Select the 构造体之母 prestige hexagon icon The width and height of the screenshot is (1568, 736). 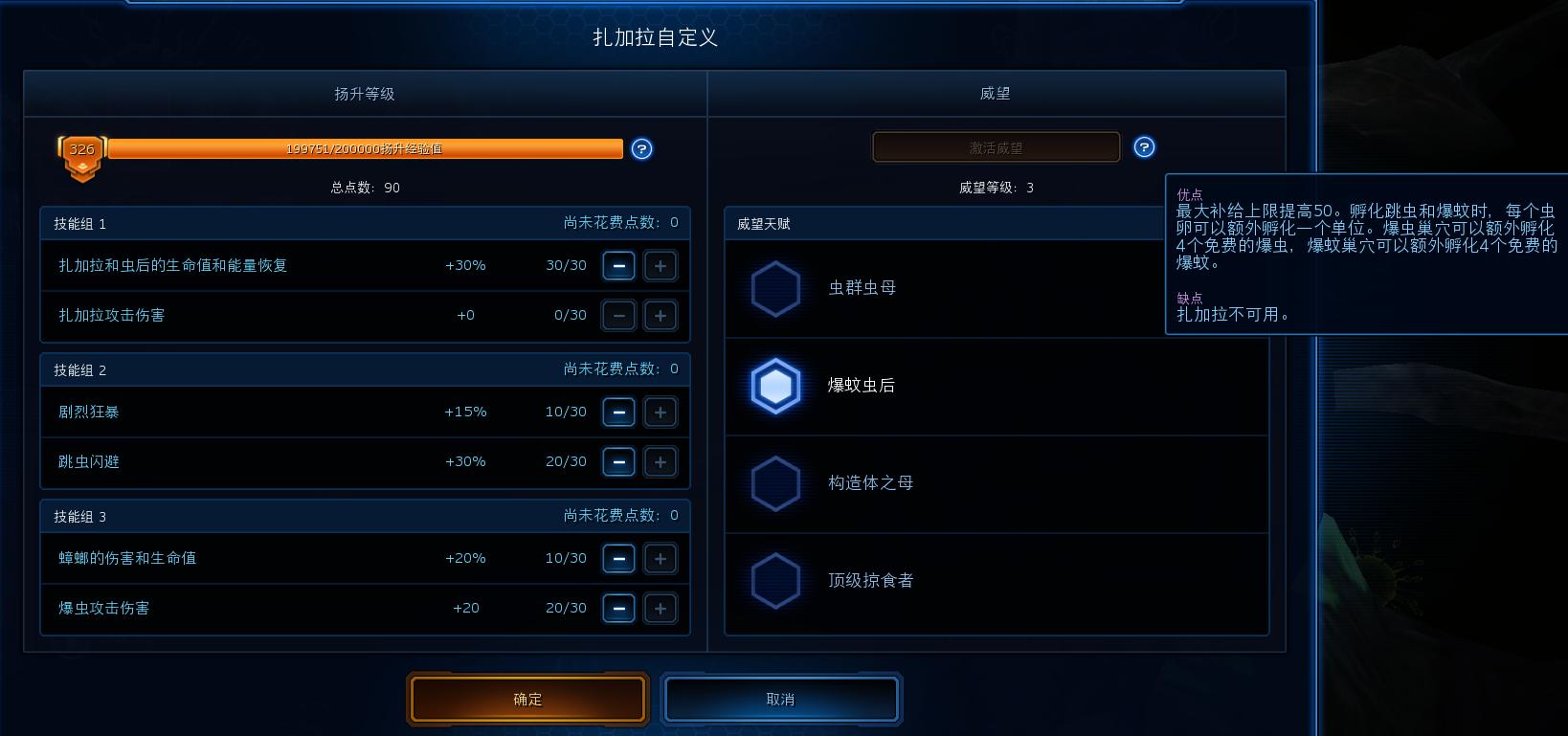[x=775, y=483]
